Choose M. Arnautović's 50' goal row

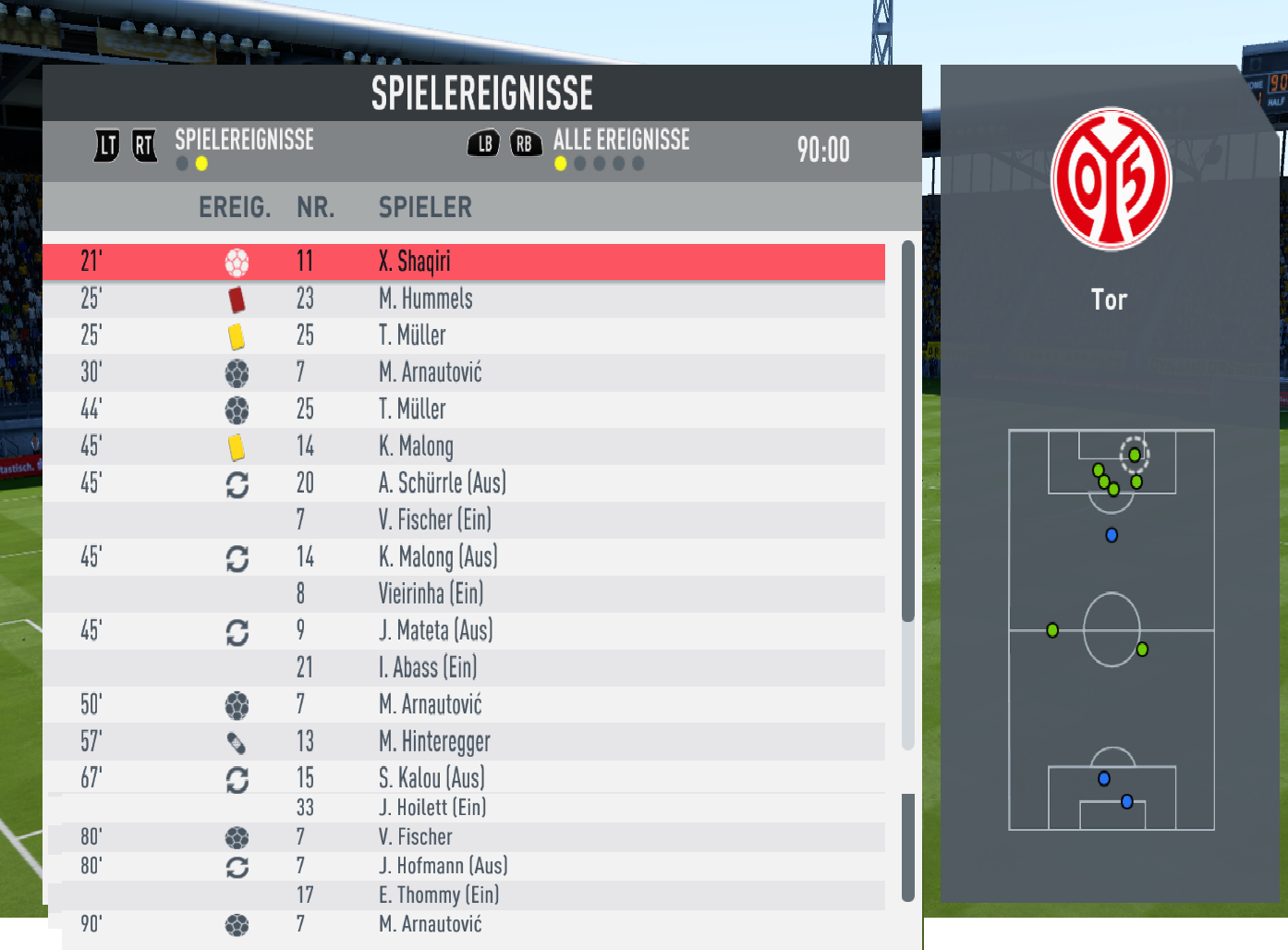pyautogui.click(x=463, y=705)
